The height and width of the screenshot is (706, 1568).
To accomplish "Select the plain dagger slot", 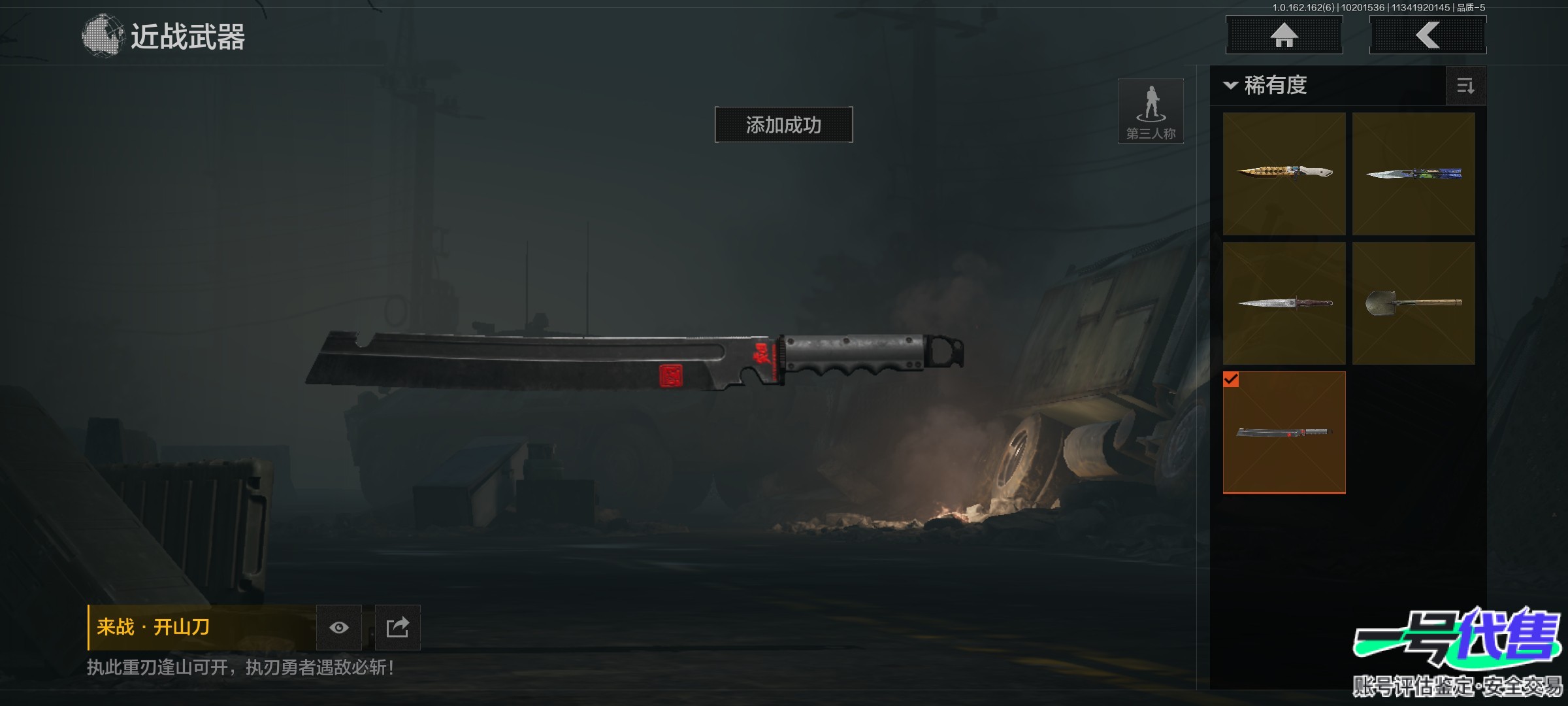I will coord(1284,303).
